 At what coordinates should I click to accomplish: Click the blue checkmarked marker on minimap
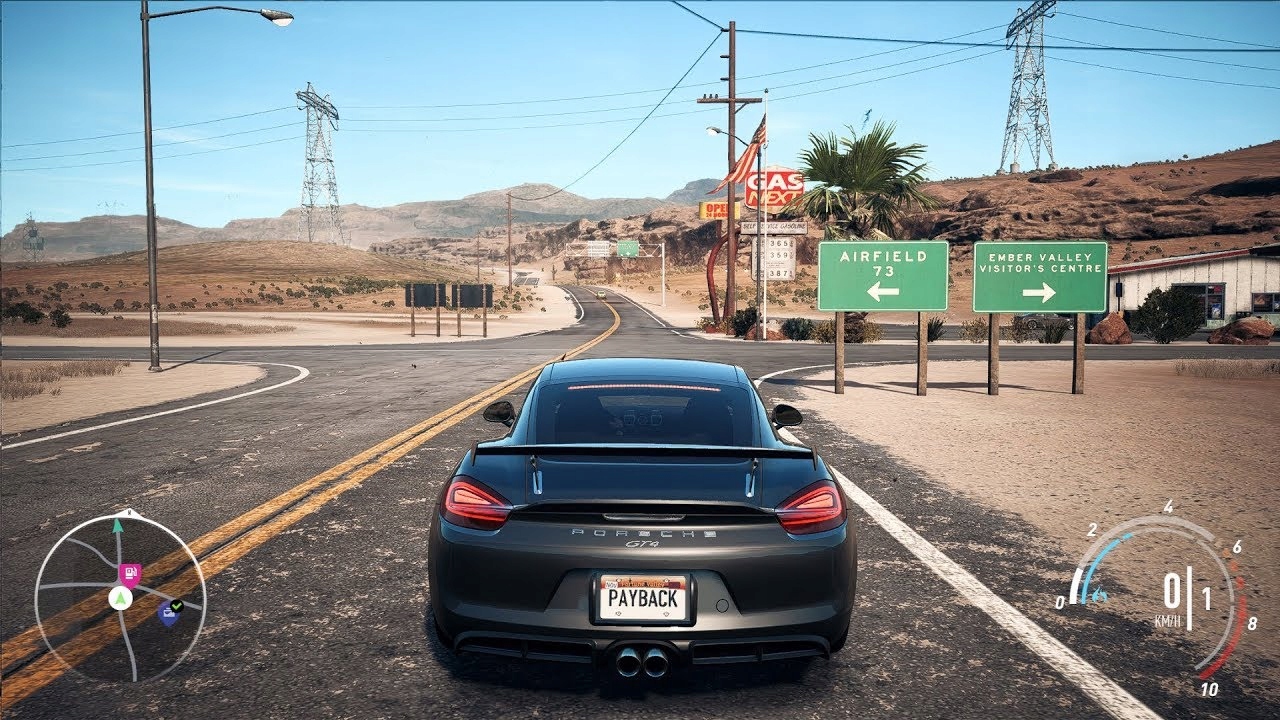click(169, 612)
